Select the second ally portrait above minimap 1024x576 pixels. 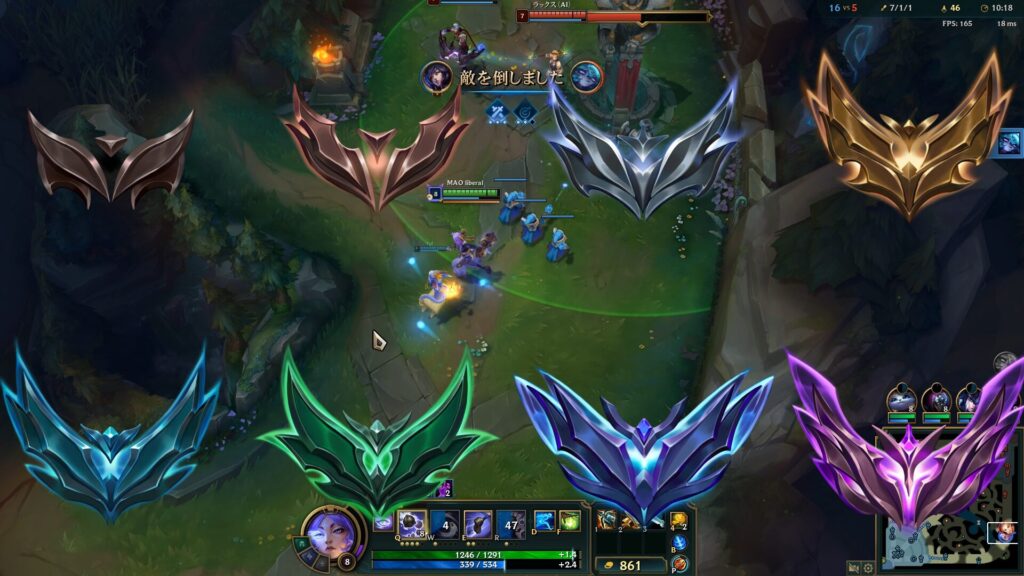936,398
